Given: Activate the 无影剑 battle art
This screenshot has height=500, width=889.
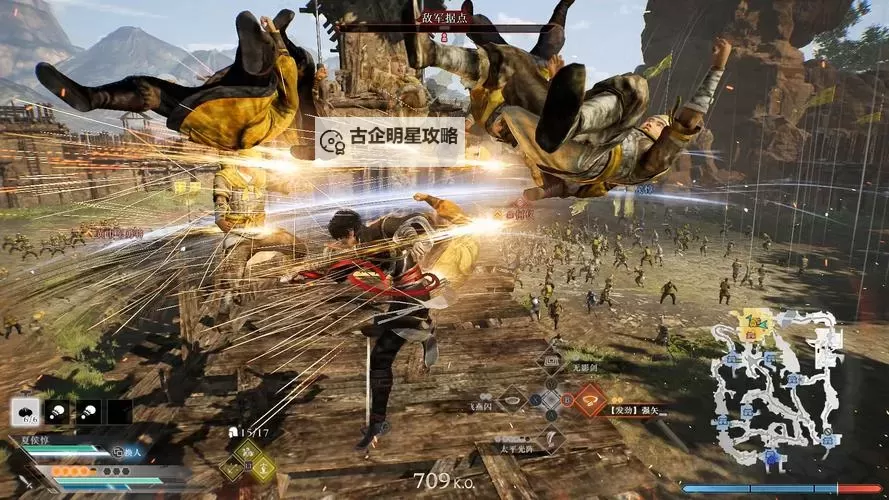Looking at the screenshot, I should click(x=550, y=363).
